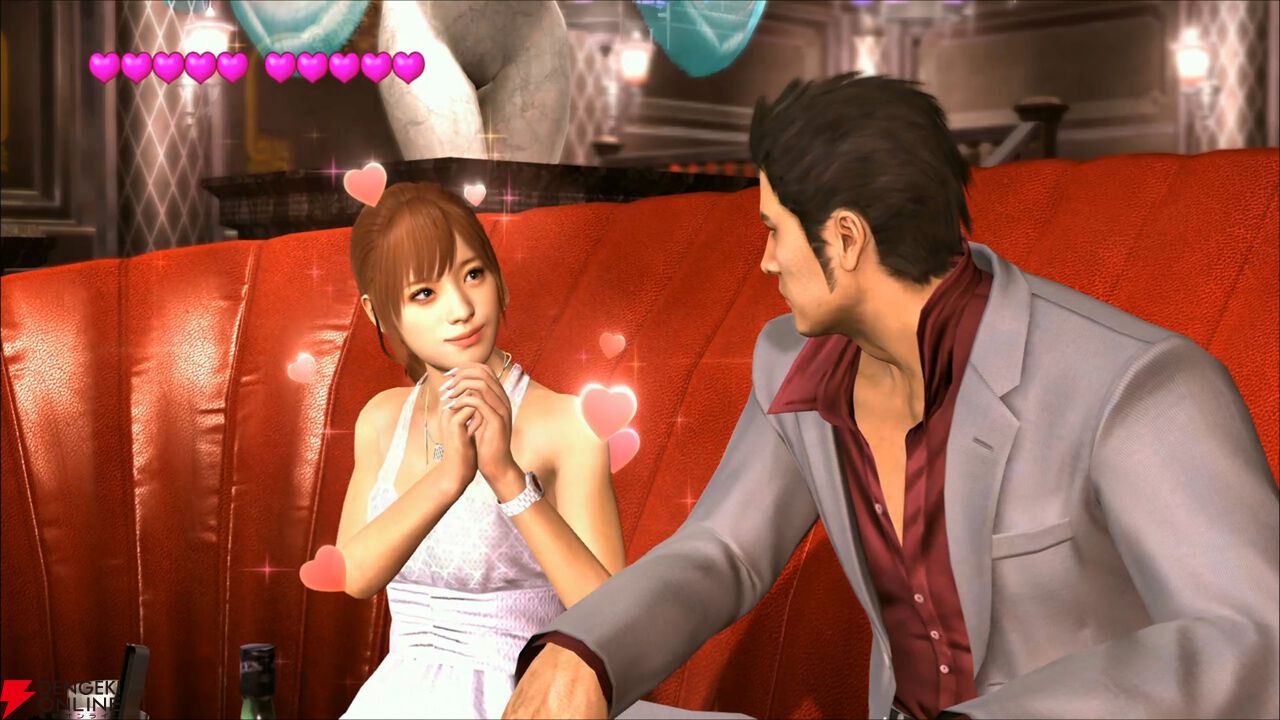
Task: Click the second heart in the left meter
Action: (x=137, y=66)
